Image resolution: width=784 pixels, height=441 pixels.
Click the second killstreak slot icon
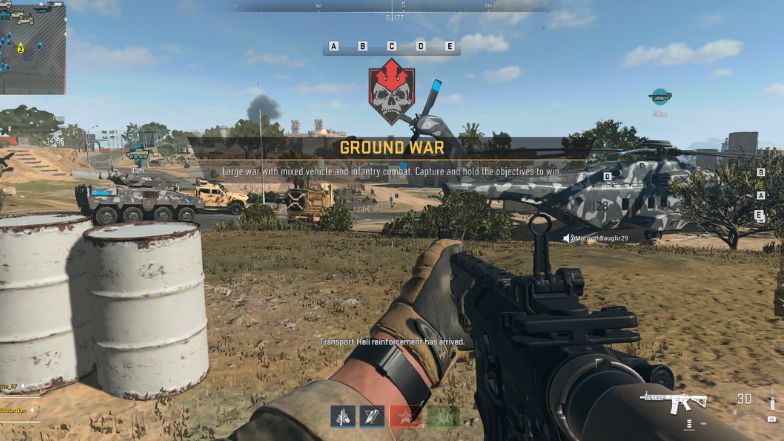tap(373, 417)
